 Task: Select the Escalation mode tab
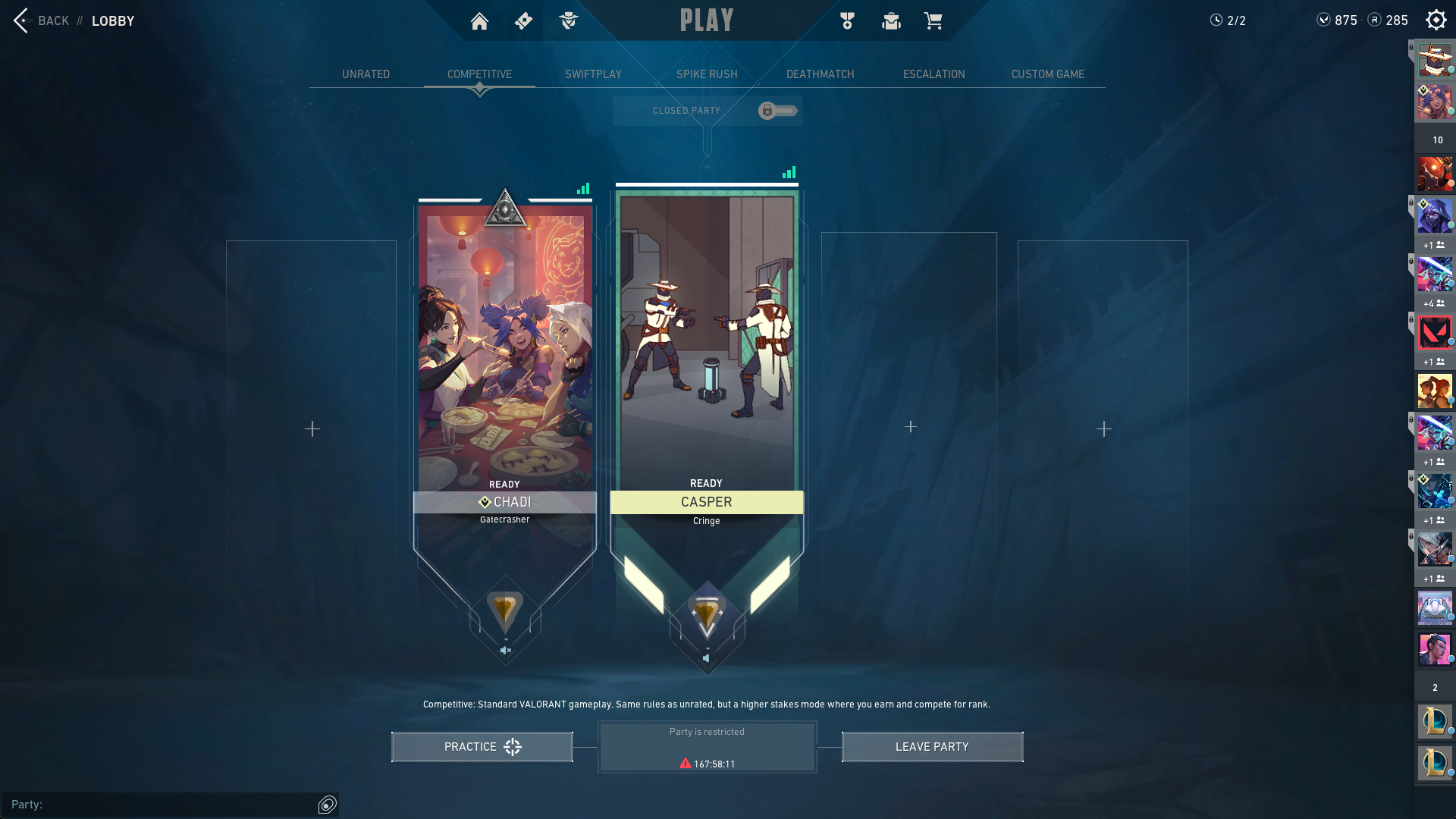(x=934, y=74)
